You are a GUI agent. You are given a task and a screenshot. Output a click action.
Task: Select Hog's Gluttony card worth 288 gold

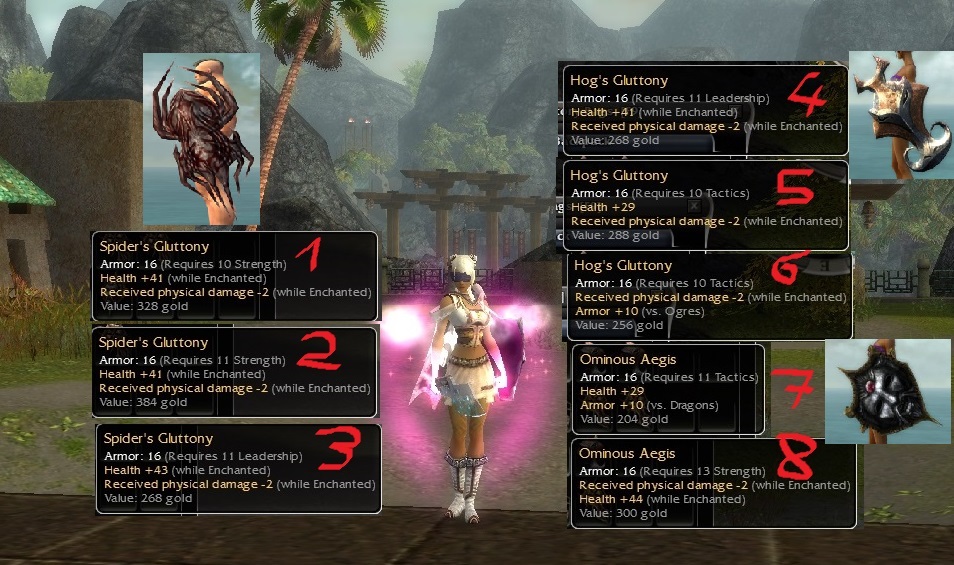[x=705, y=205]
